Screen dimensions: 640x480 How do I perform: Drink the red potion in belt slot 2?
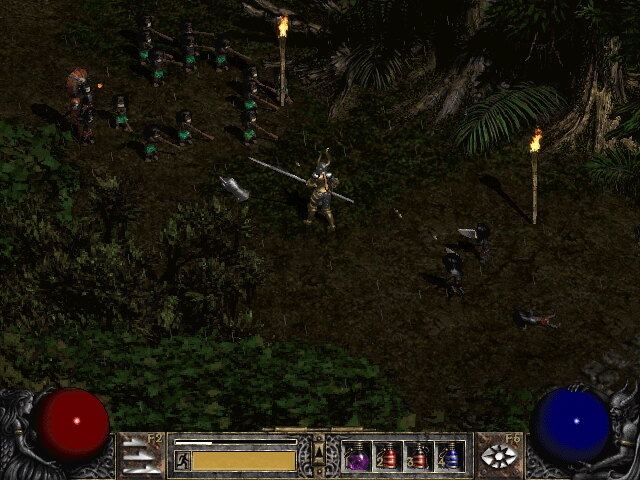click(x=388, y=456)
